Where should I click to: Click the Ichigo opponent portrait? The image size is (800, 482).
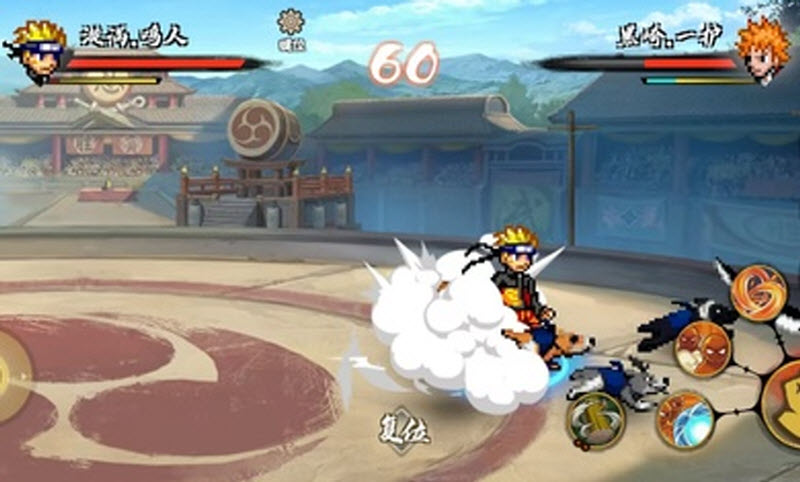pos(764,48)
